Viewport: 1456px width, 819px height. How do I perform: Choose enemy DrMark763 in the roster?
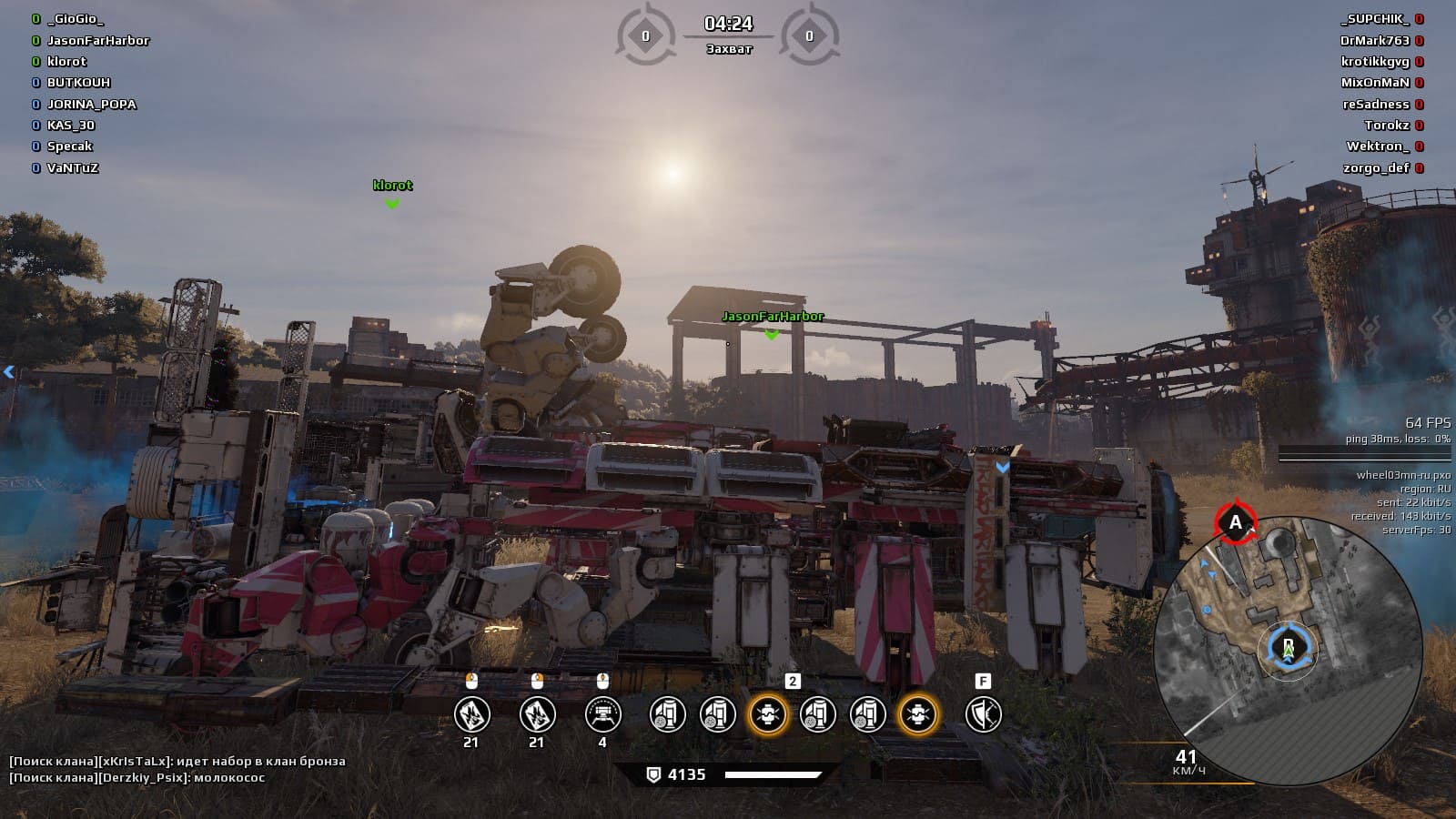pos(1374,40)
